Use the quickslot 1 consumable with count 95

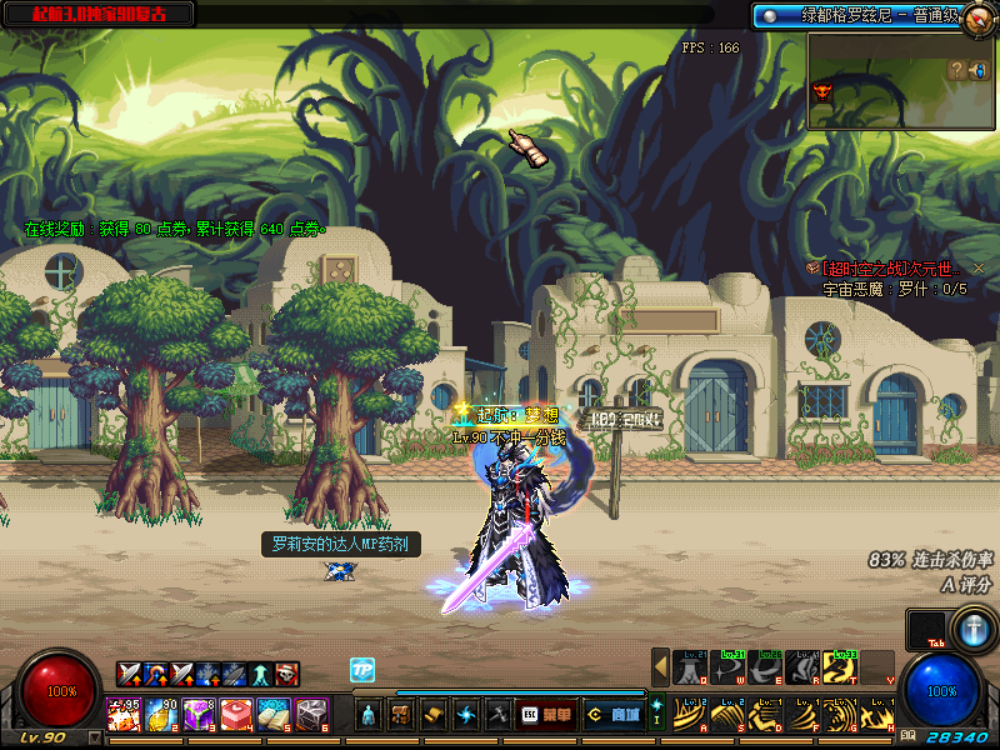tap(124, 714)
